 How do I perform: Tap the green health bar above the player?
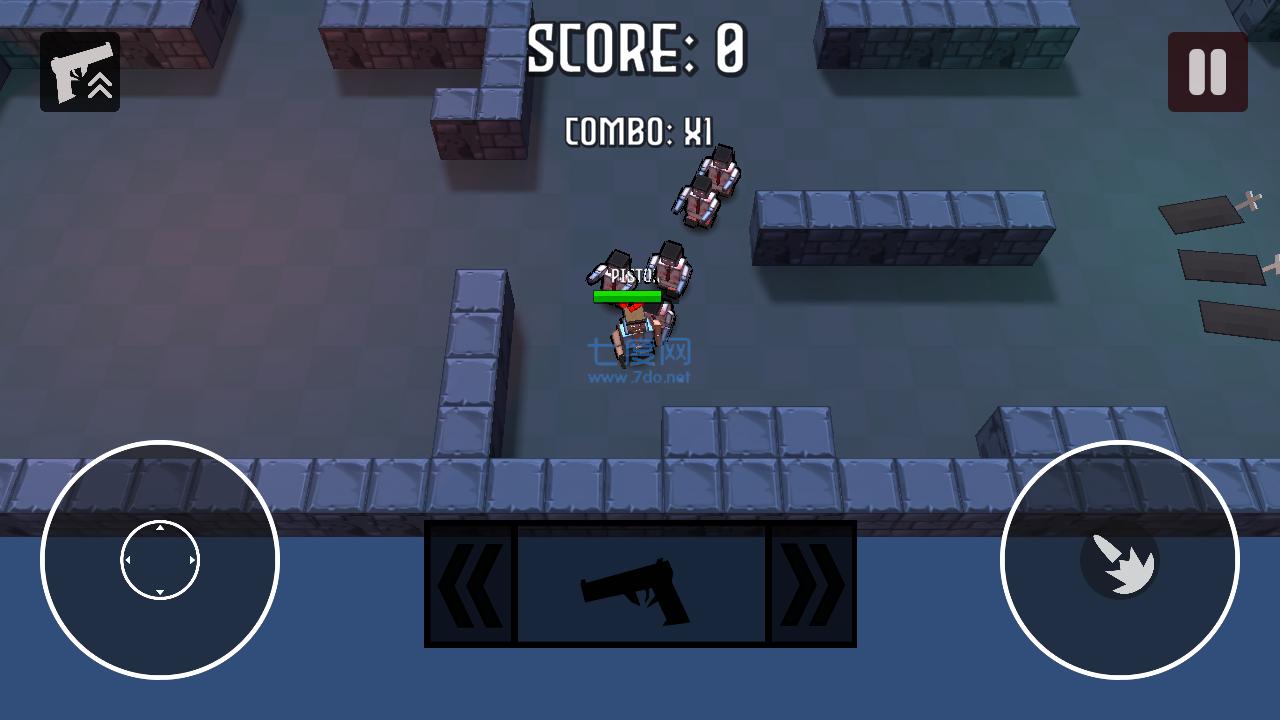(x=625, y=297)
